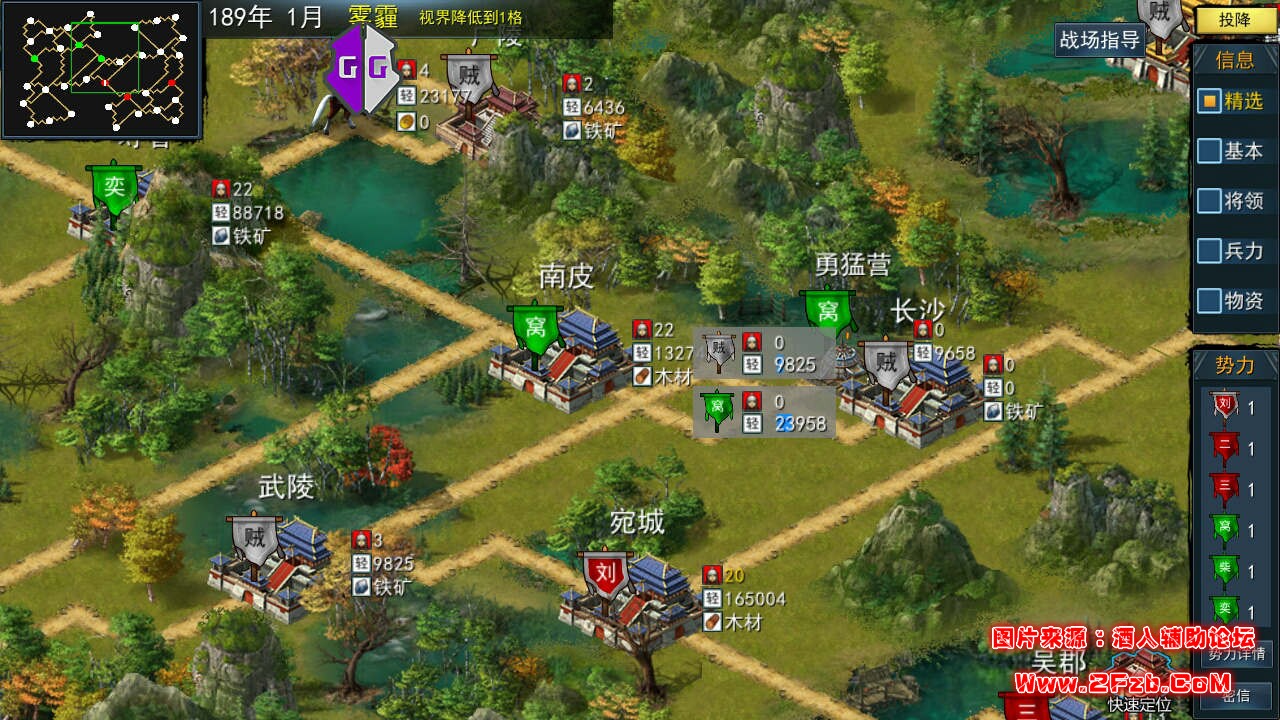This screenshot has height=720, width=1280.
Task: Open 势力详情 faction details
Action: coord(1236,655)
